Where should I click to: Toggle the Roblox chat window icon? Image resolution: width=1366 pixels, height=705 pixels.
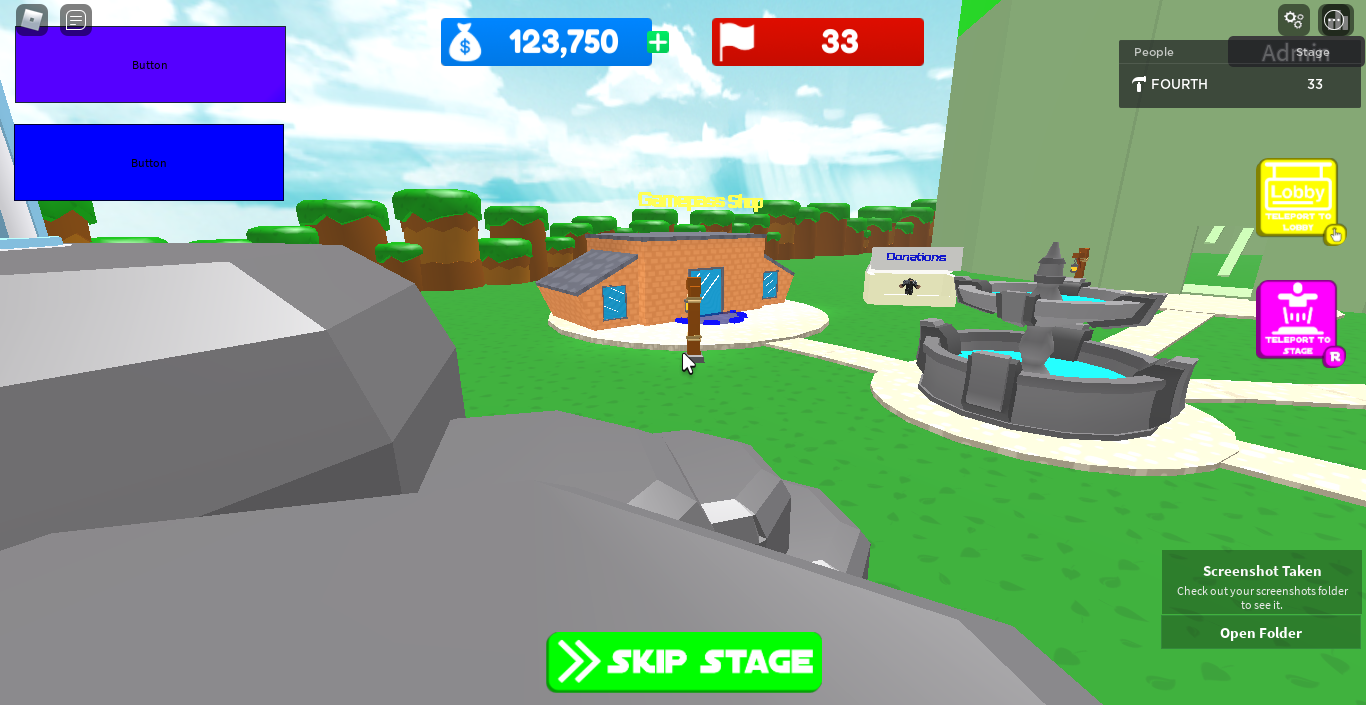(x=76, y=19)
